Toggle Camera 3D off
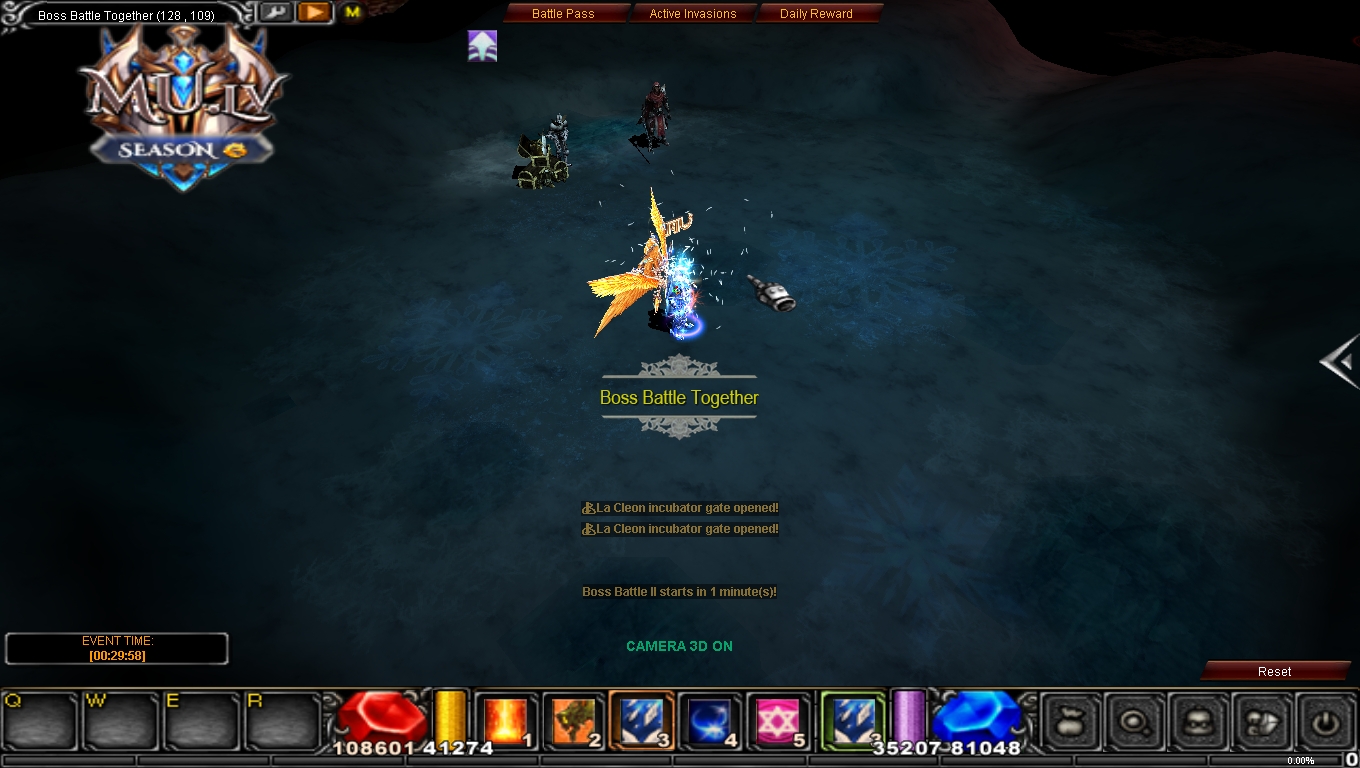This screenshot has width=1360, height=768. point(679,646)
